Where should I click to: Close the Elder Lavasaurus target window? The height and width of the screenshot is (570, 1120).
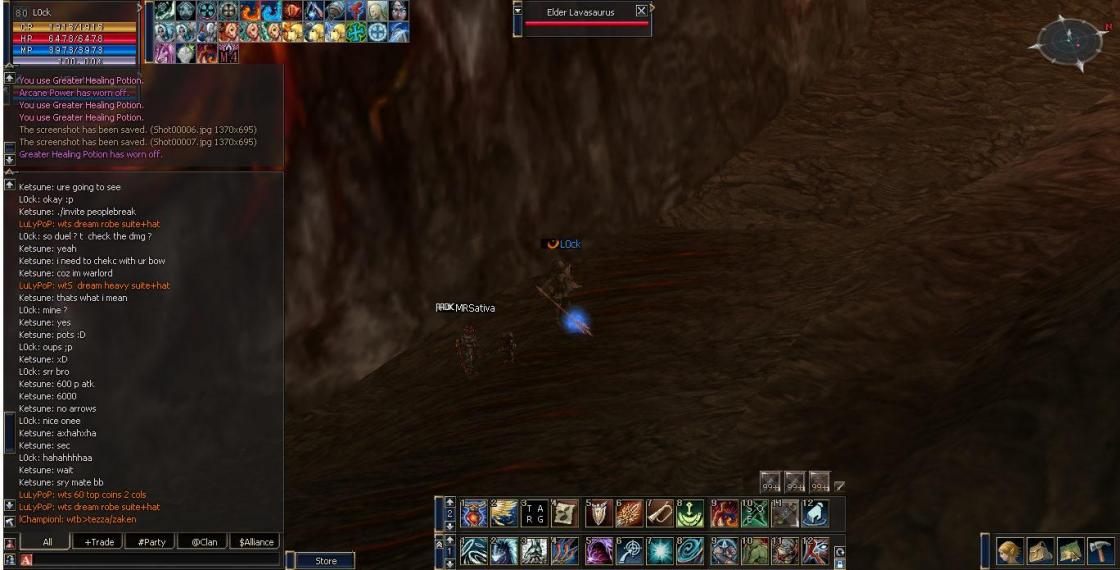click(x=641, y=11)
